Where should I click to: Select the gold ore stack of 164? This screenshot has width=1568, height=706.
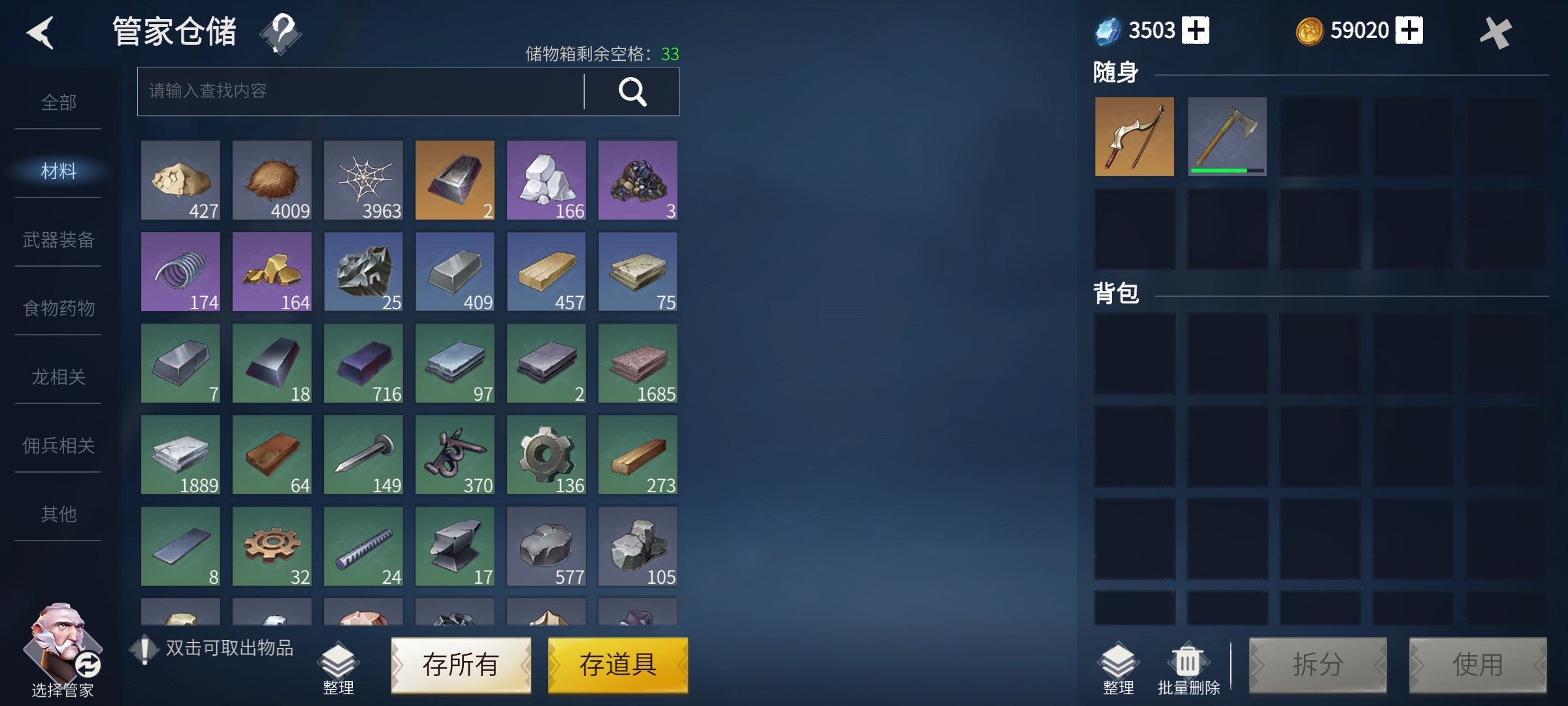pos(272,271)
